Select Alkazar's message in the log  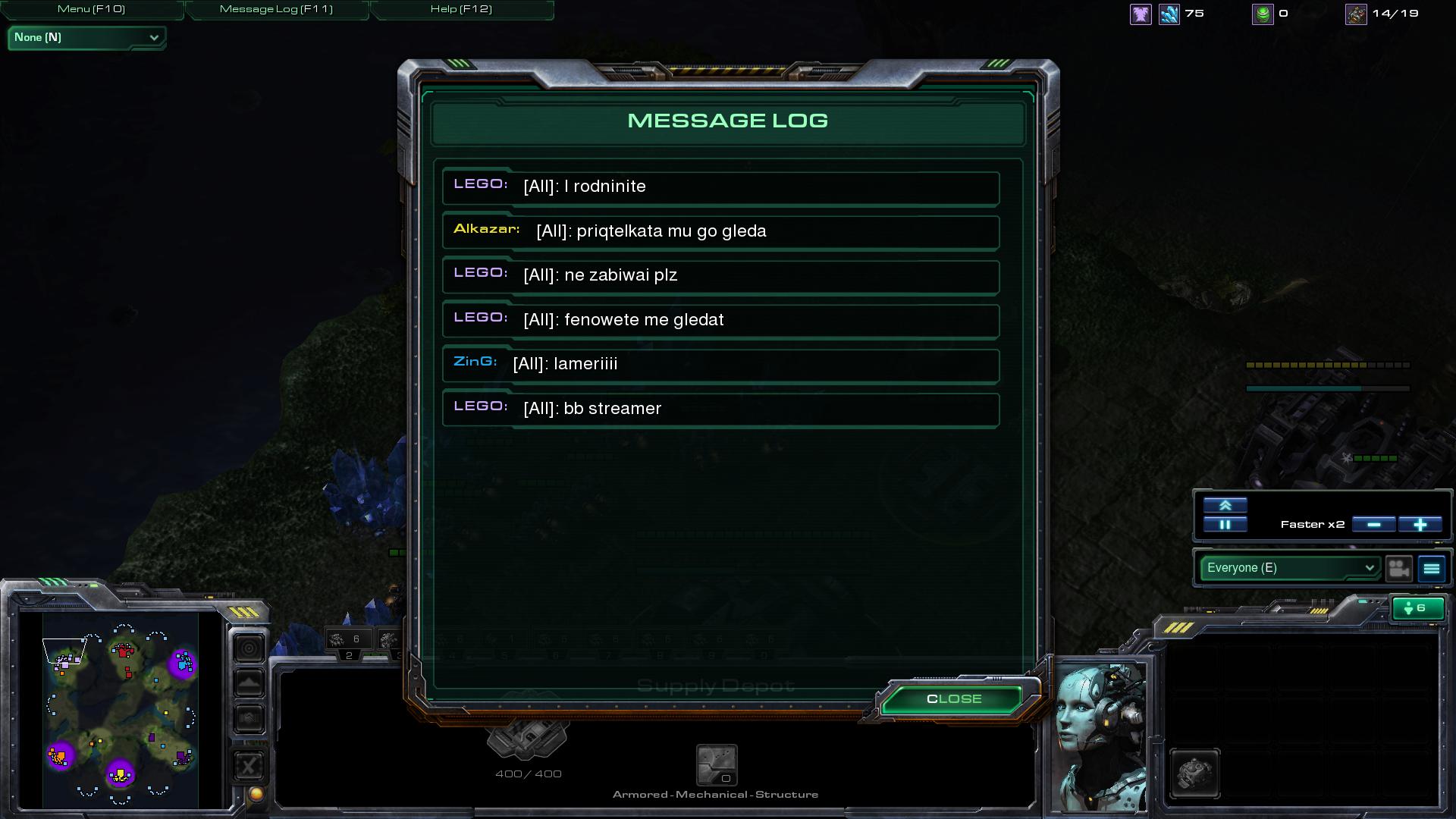coord(720,231)
